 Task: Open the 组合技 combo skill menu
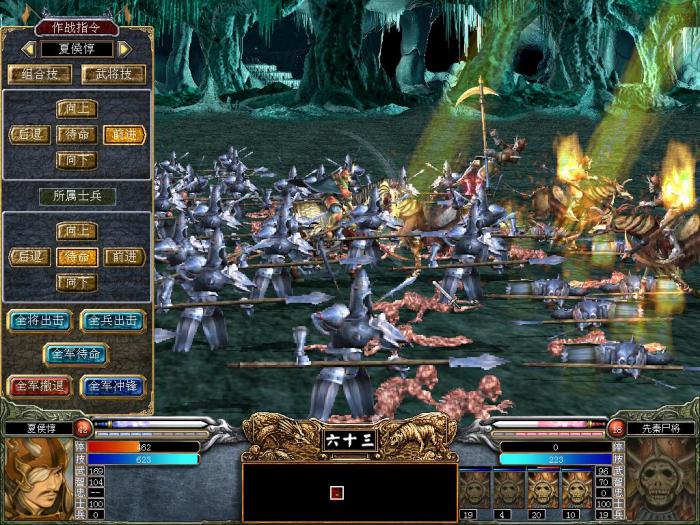tap(39, 74)
